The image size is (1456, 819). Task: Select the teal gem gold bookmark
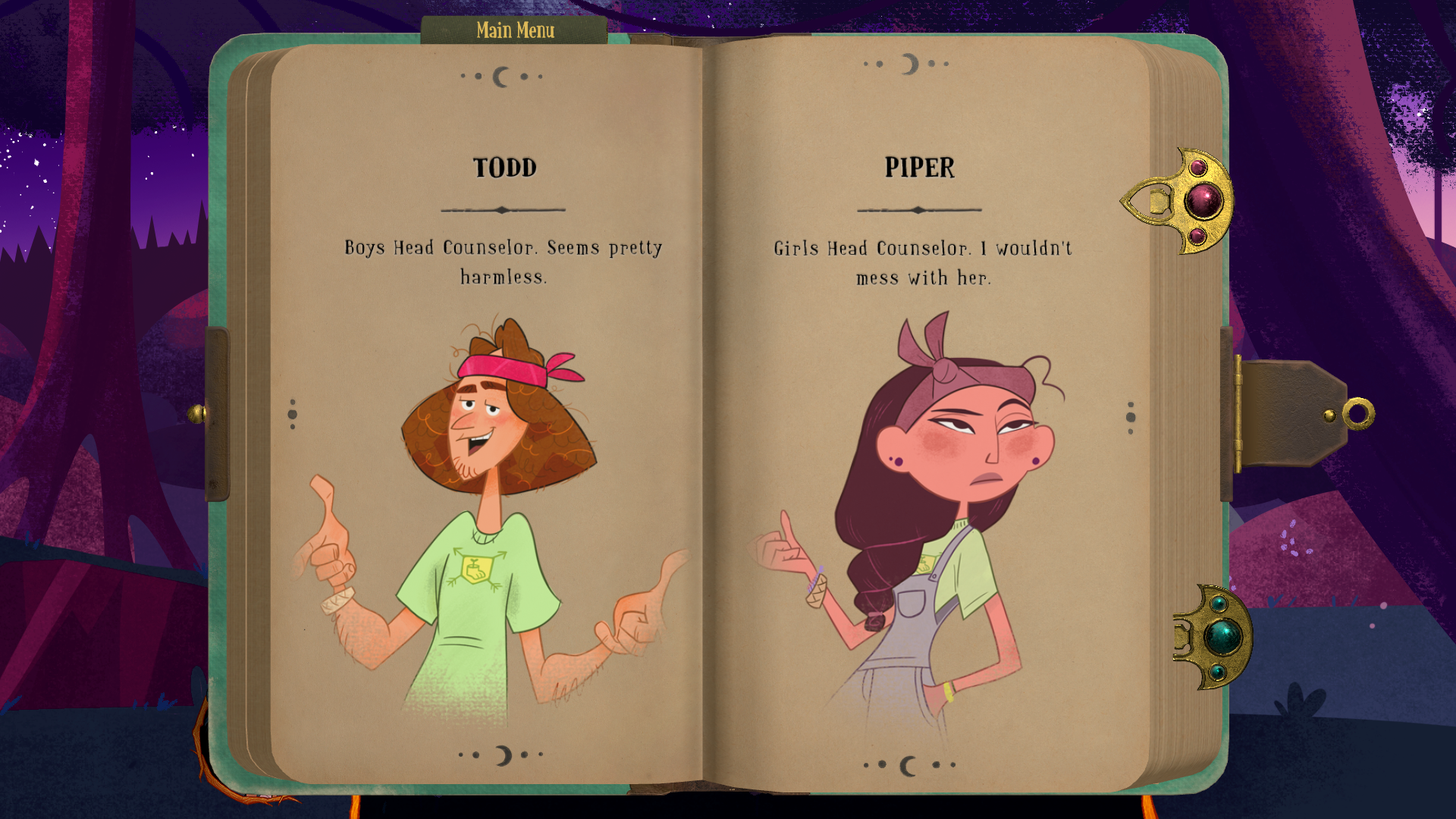(1214, 637)
